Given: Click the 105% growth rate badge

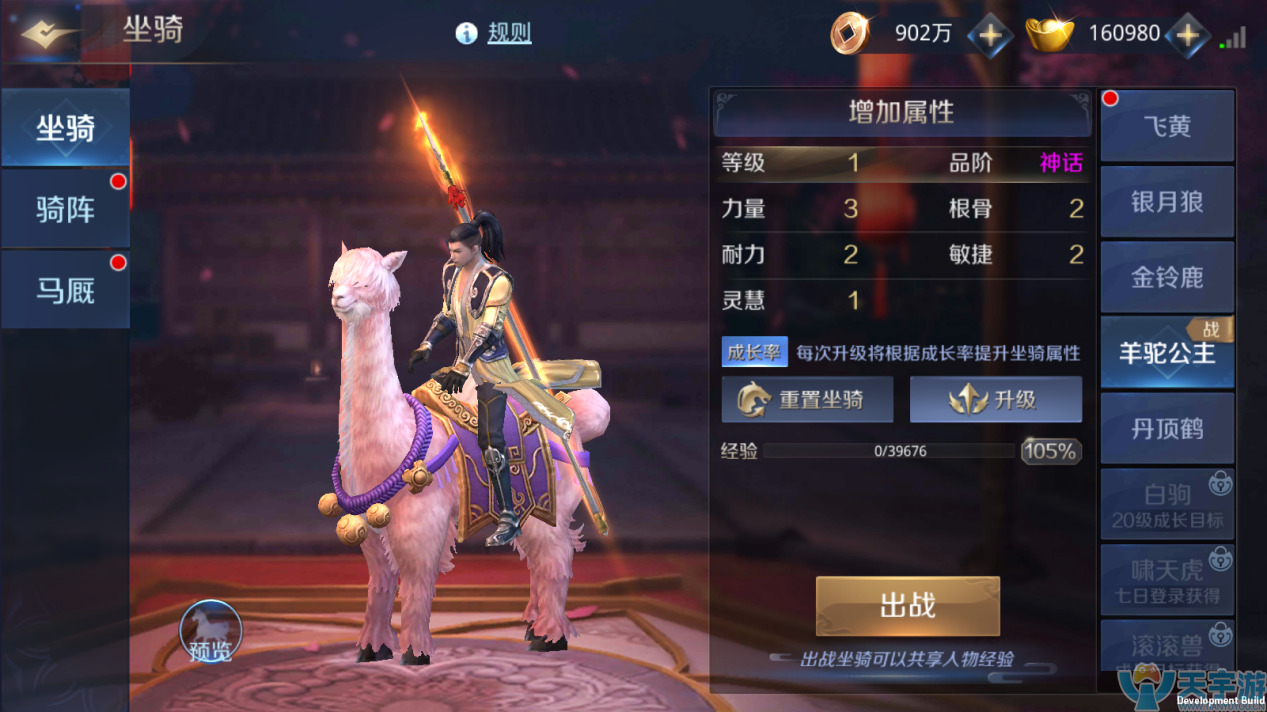Looking at the screenshot, I should click(x=1050, y=451).
